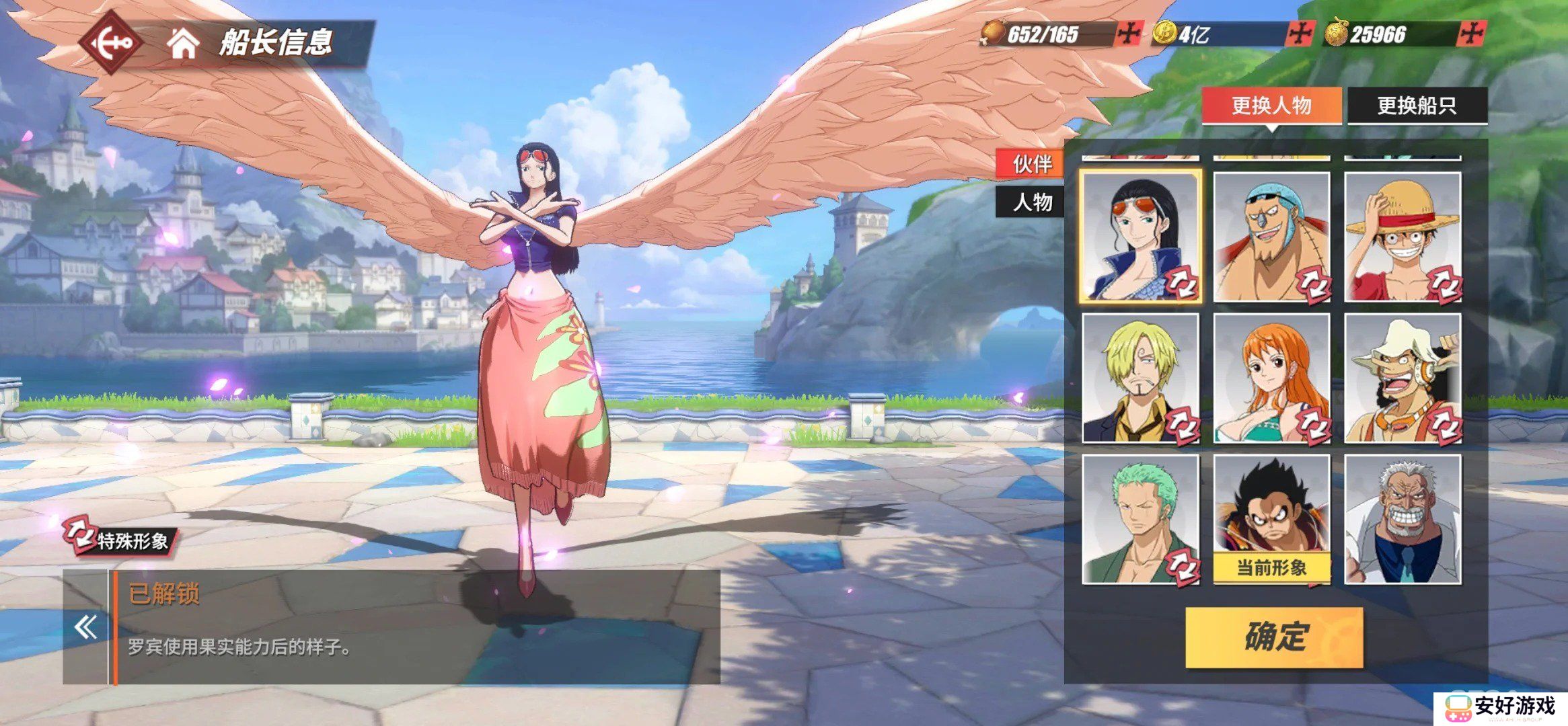Choose the white-haired Garp portrait
1568x726 pixels.
coord(1403,519)
